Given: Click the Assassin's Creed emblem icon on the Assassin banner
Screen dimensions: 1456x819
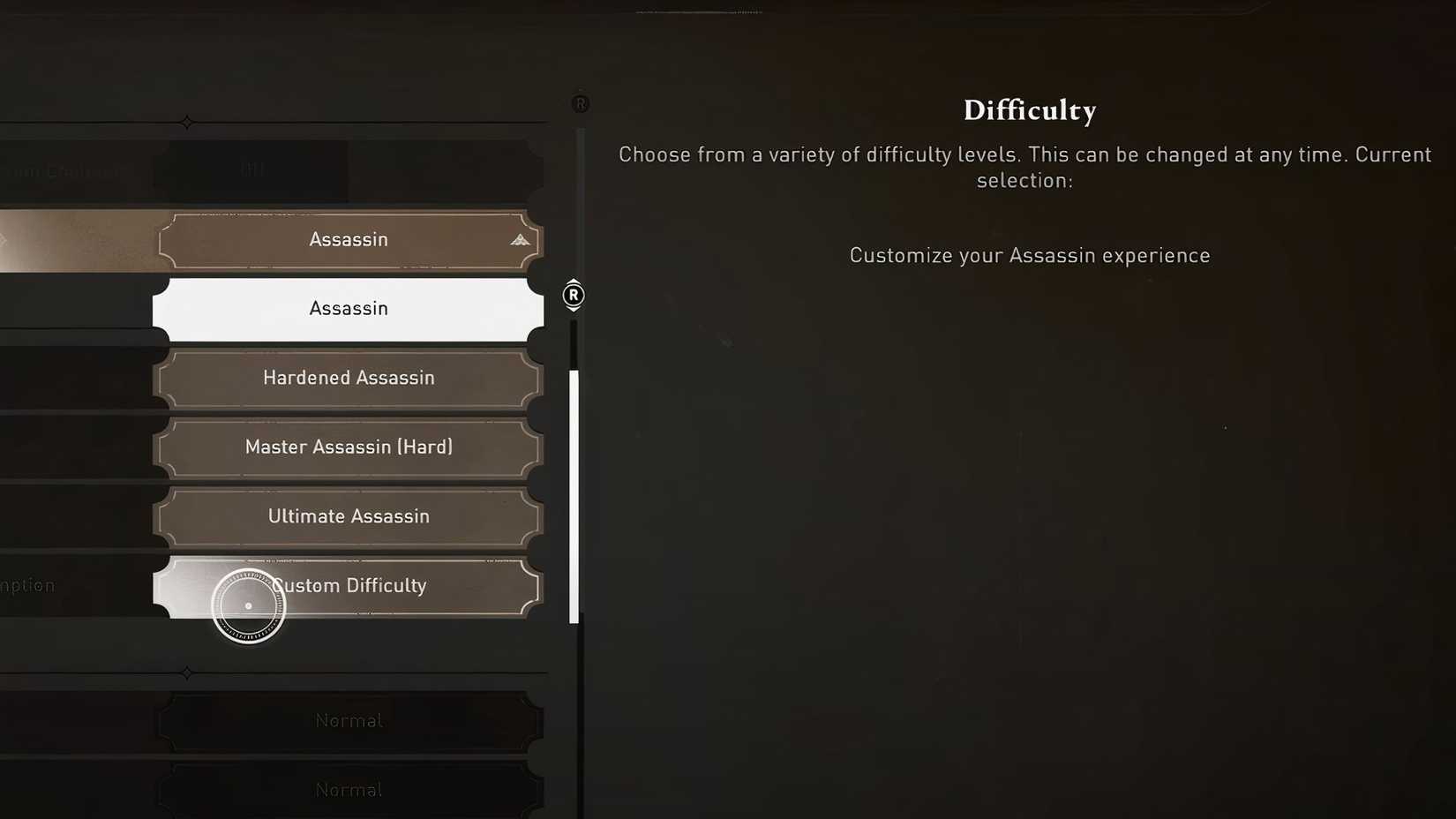Looking at the screenshot, I should pos(519,239).
